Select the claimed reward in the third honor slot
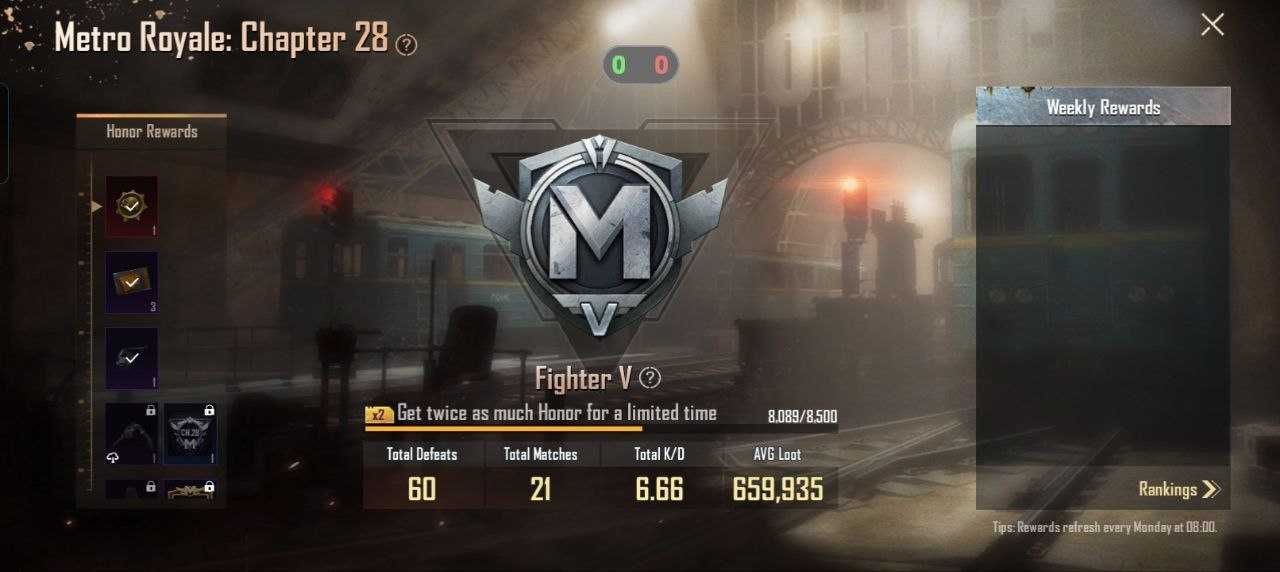This screenshot has width=1280, height=572. click(x=132, y=358)
